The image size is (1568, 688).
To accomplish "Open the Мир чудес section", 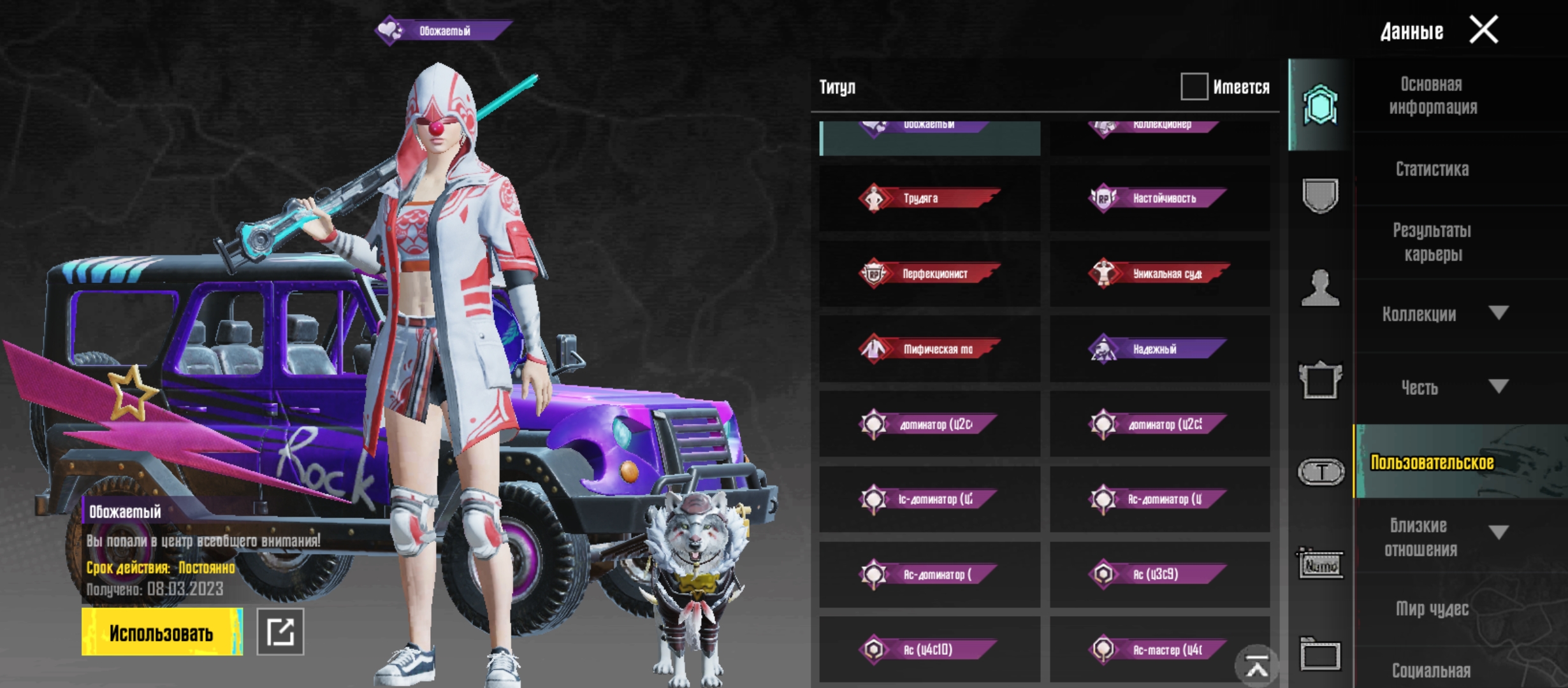I will click(x=1432, y=609).
